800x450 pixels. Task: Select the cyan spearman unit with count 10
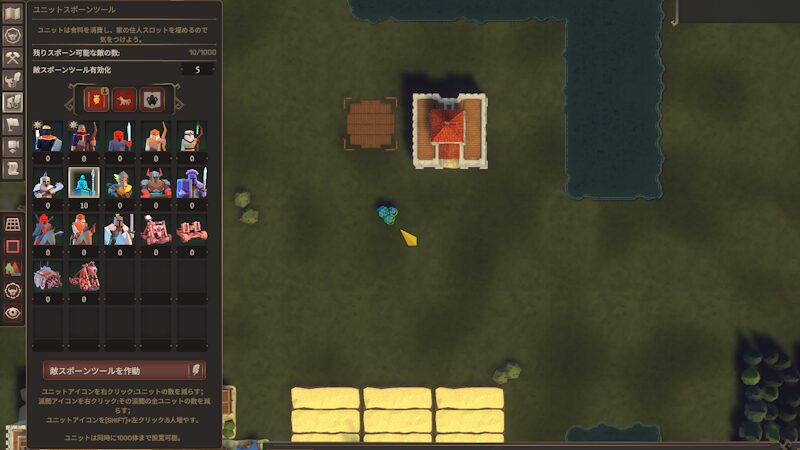point(83,183)
